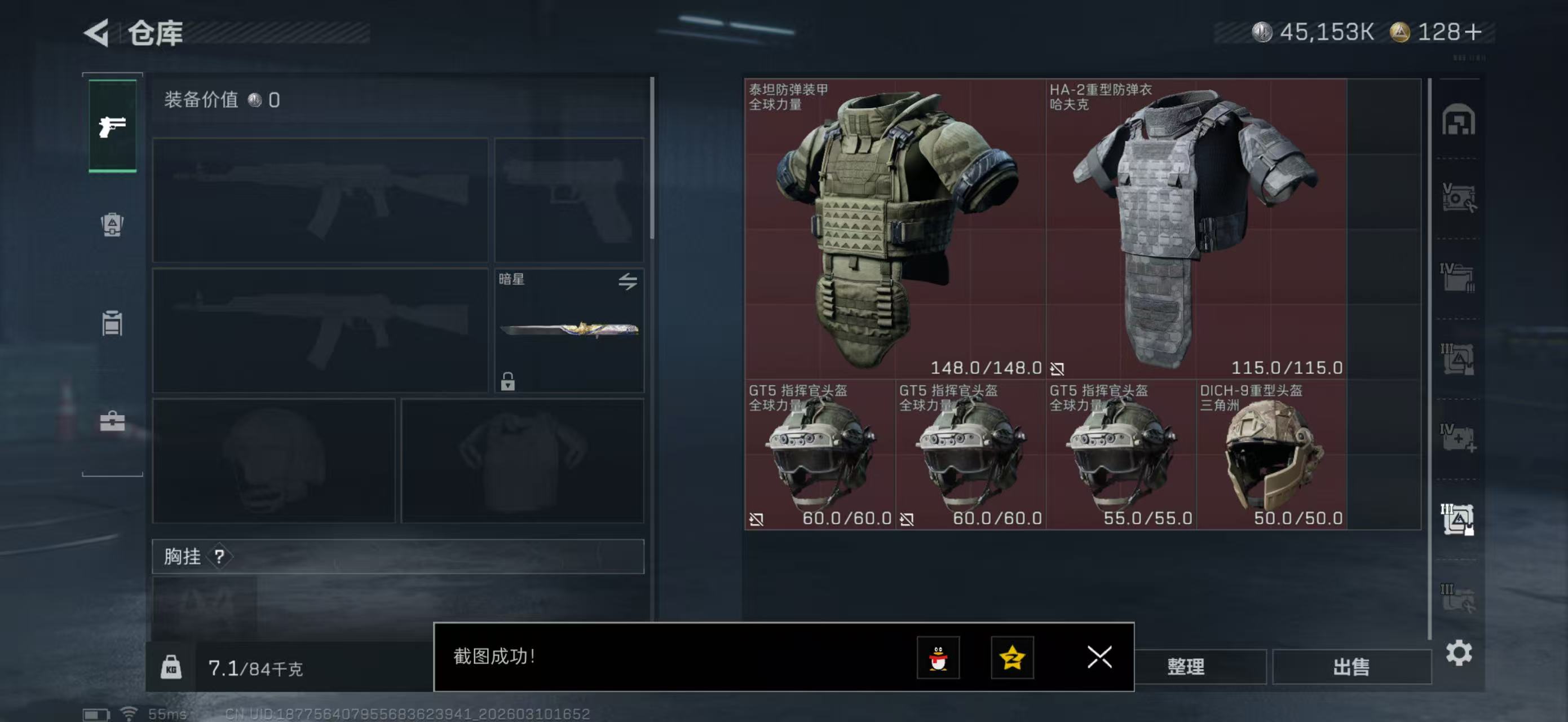Image resolution: width=1568 pixels, height=722 pixels.
Task: Swap the 暗星 melee weapon
Action: tap(628, 281)
